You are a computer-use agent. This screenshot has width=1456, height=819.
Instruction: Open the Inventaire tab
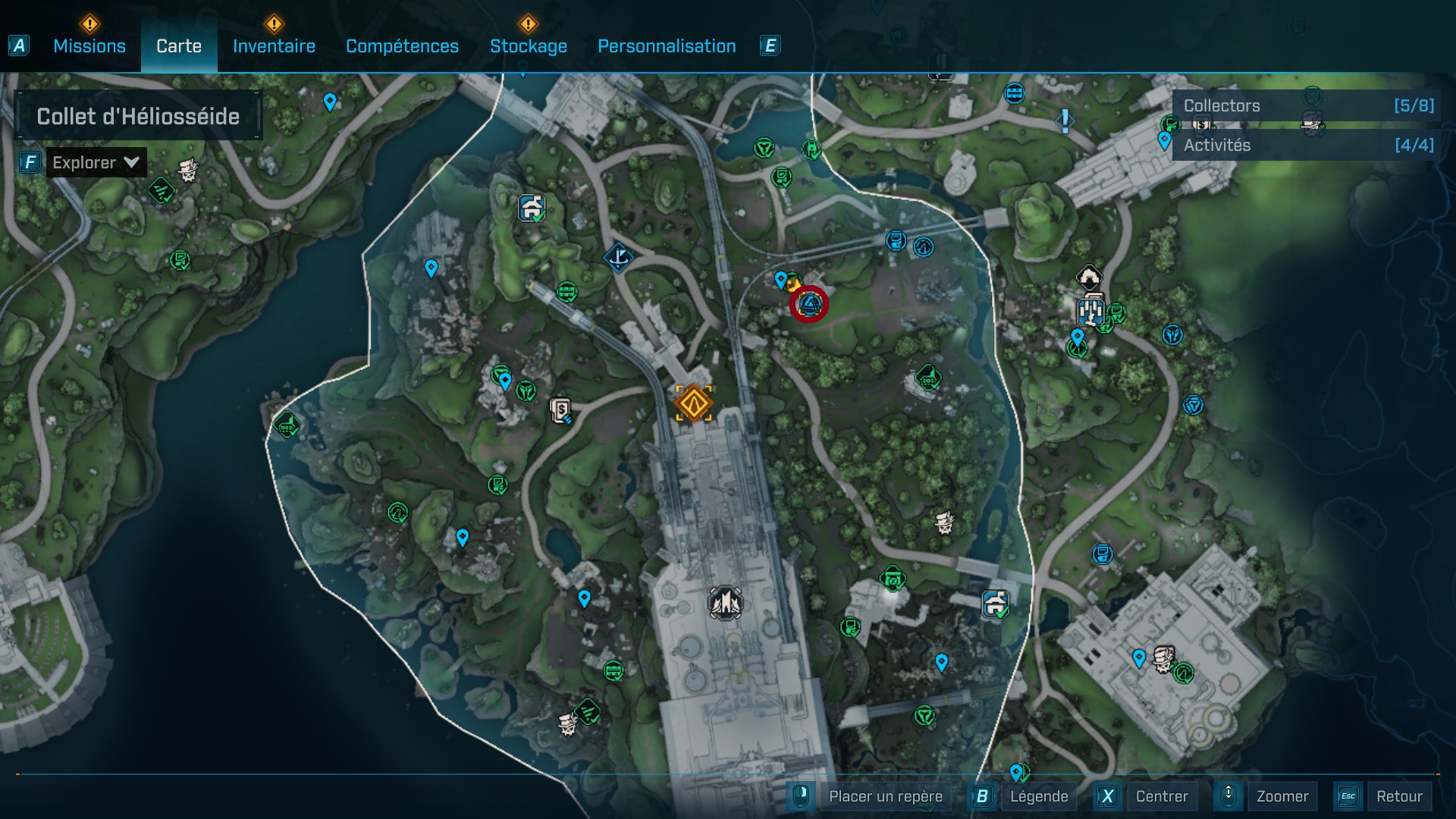click(274, 46)
